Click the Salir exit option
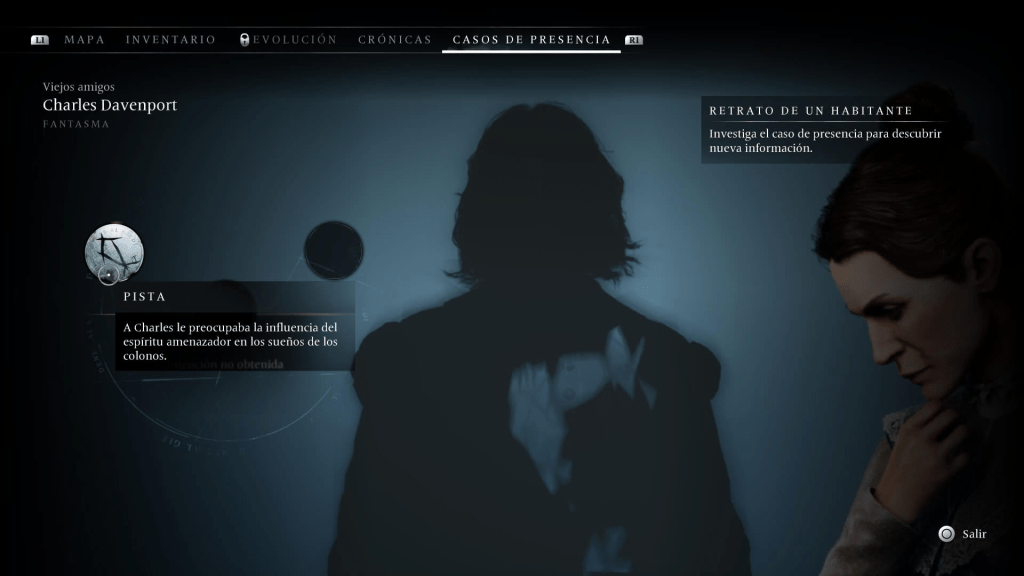Image resolution: width=1024 pixels, height=576 pixels. (963, 534)
